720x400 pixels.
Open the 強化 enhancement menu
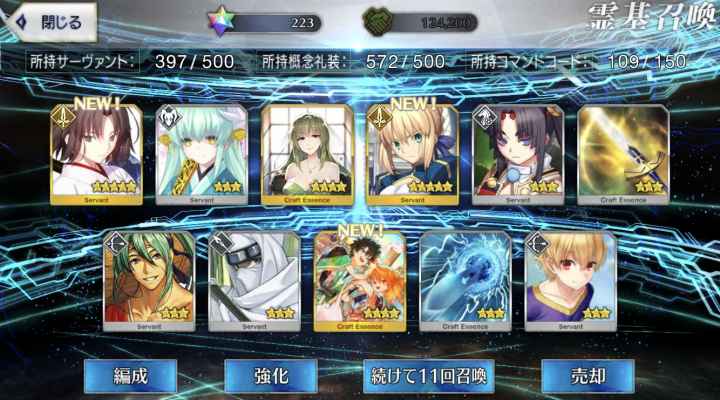click(270, 376)
